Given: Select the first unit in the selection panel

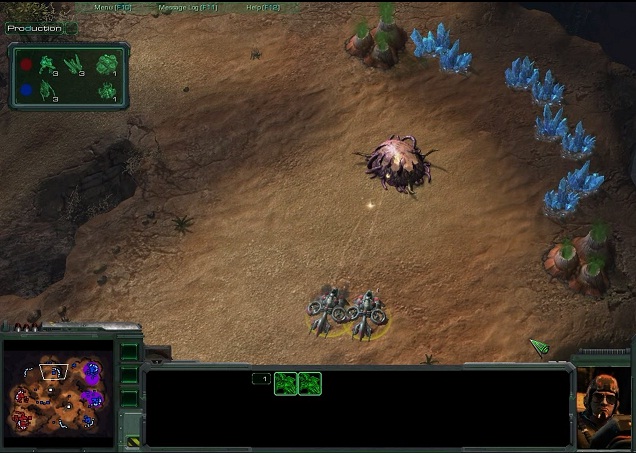Looking at the screenshot, I should (x=286, y=383).
